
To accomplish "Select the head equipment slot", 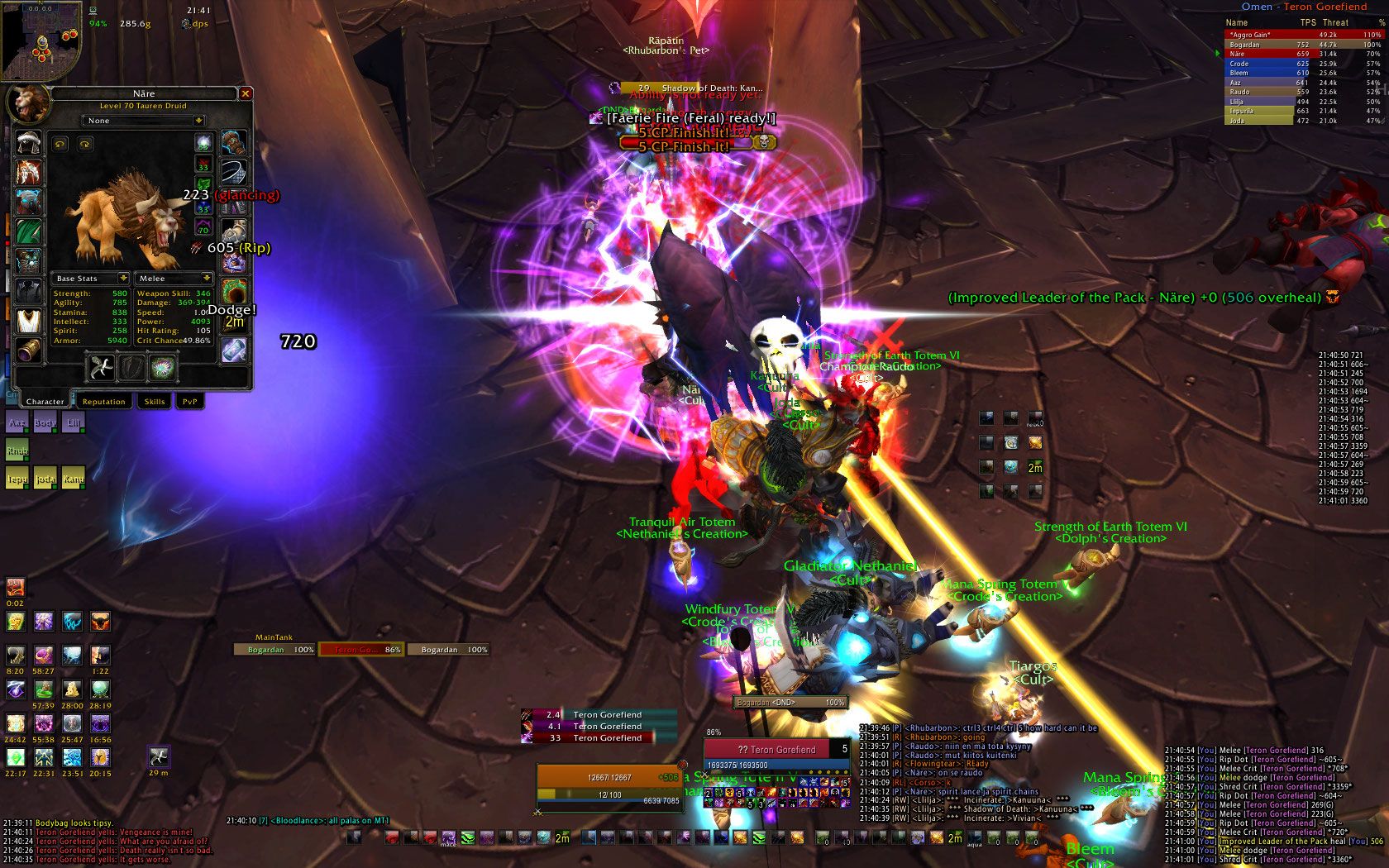I will (29, 142).
